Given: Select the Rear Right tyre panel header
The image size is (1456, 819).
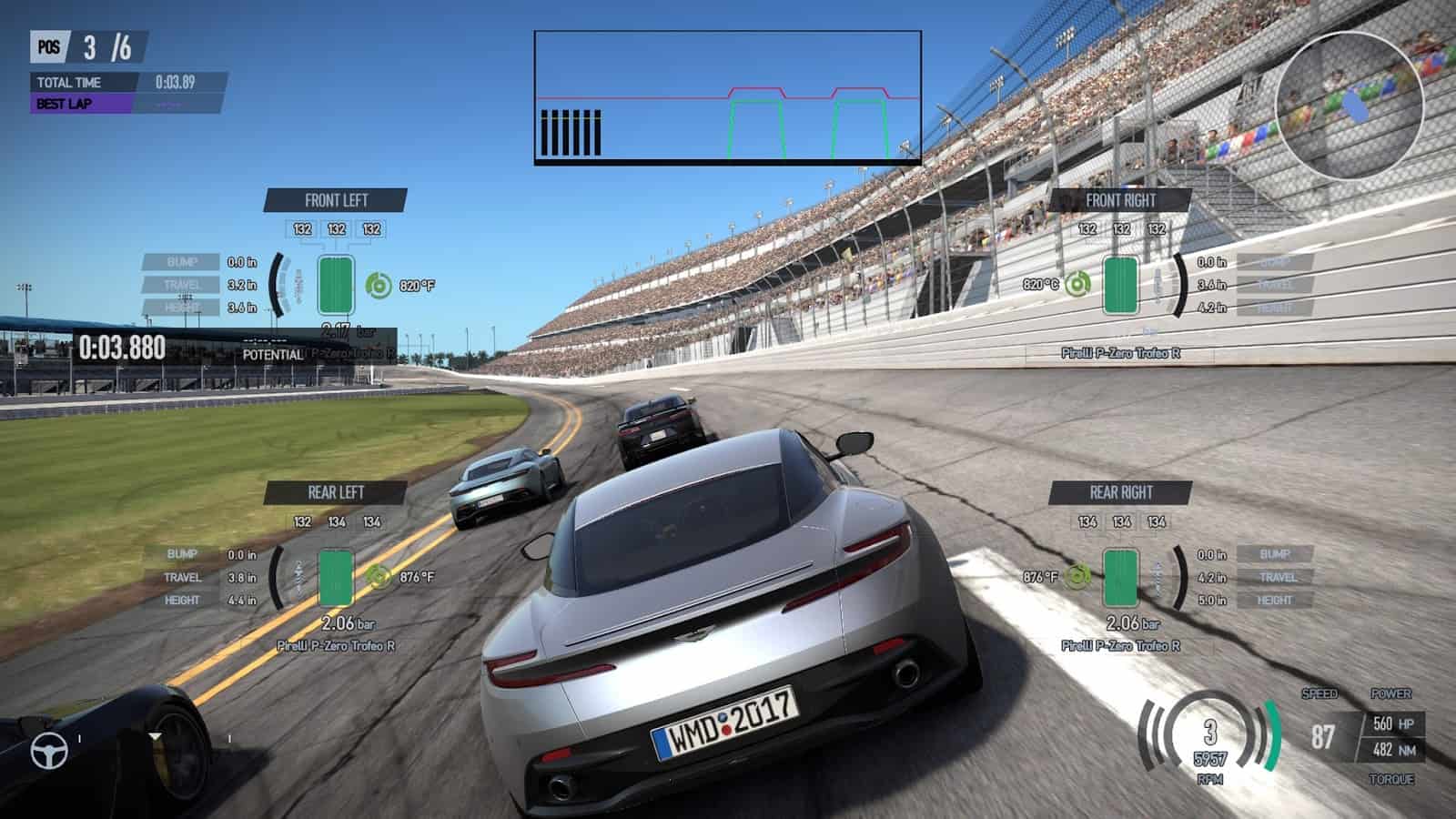Looking at the screenshot, I should coord(1120,492).
